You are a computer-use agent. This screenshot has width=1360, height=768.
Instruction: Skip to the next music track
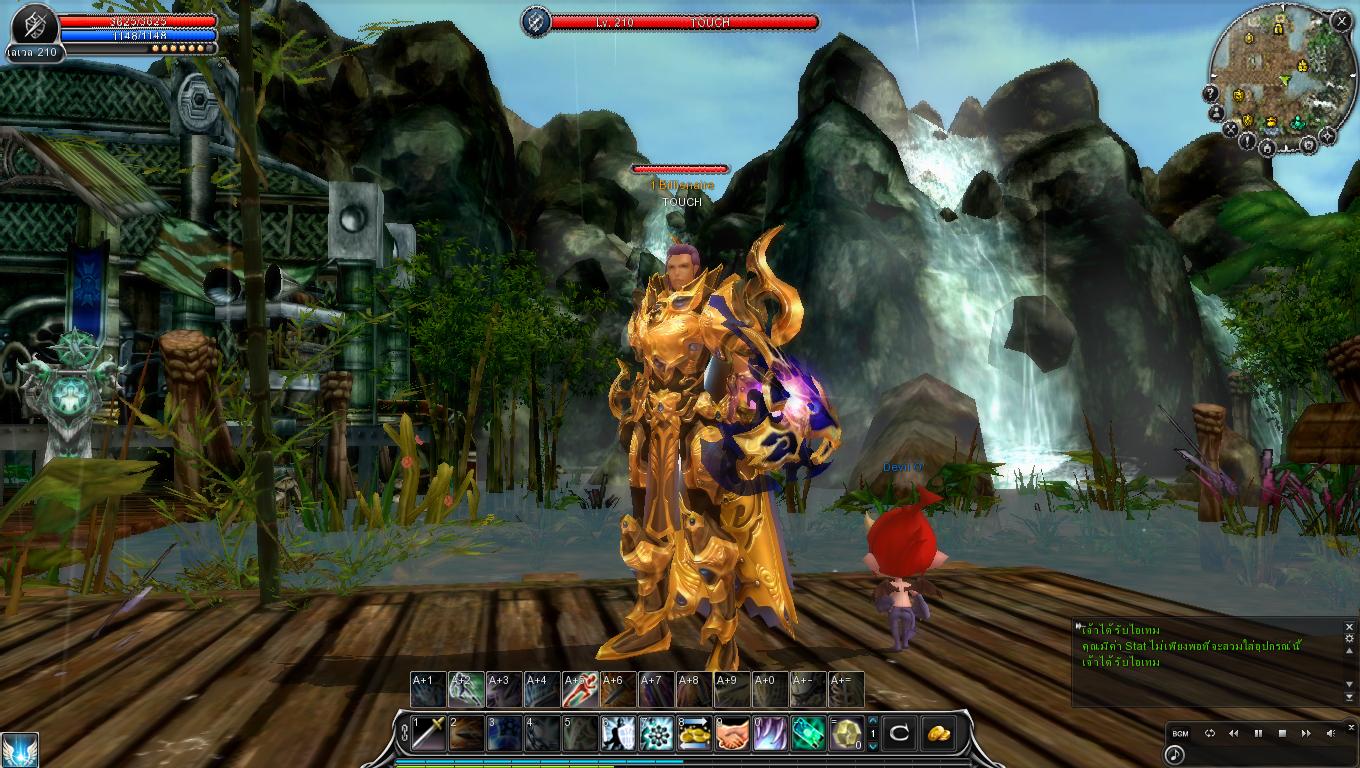(1306, 733)
